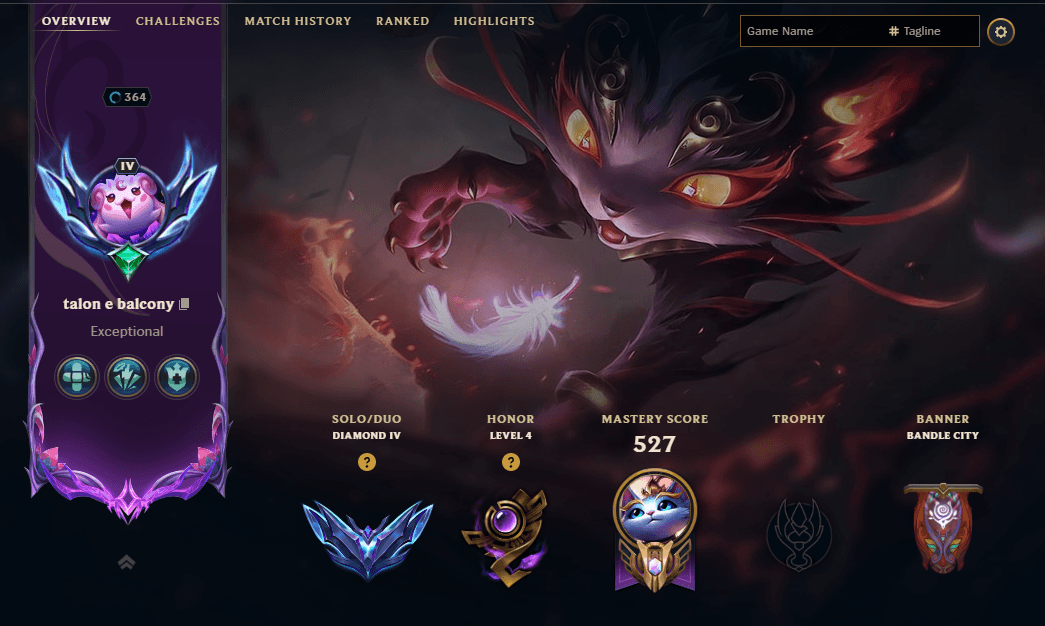Click the 364 challenge points badge
The image size is (1045, 626).
[x=127, y=97]
